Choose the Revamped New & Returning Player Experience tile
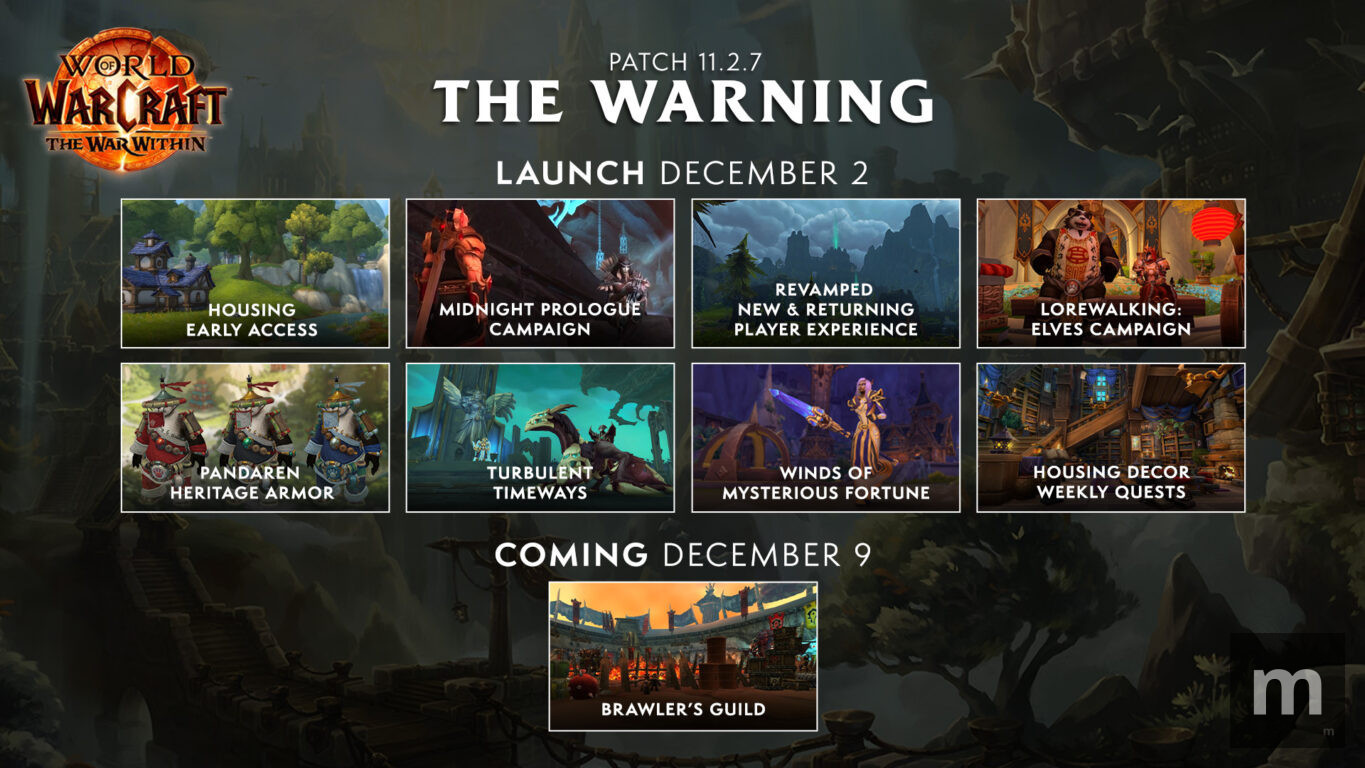 click(x=826, y=273)
